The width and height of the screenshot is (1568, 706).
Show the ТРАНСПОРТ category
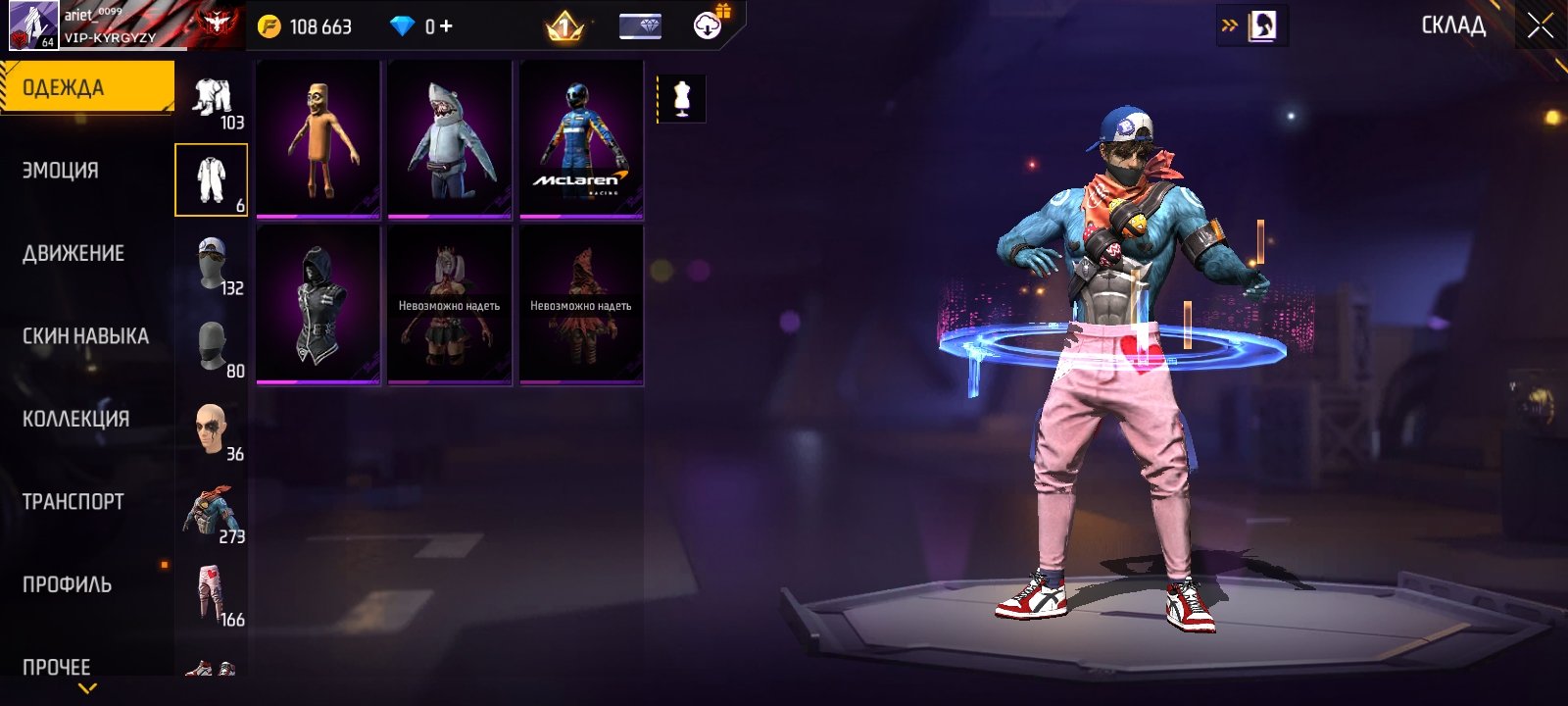click(x=73, y=502)
